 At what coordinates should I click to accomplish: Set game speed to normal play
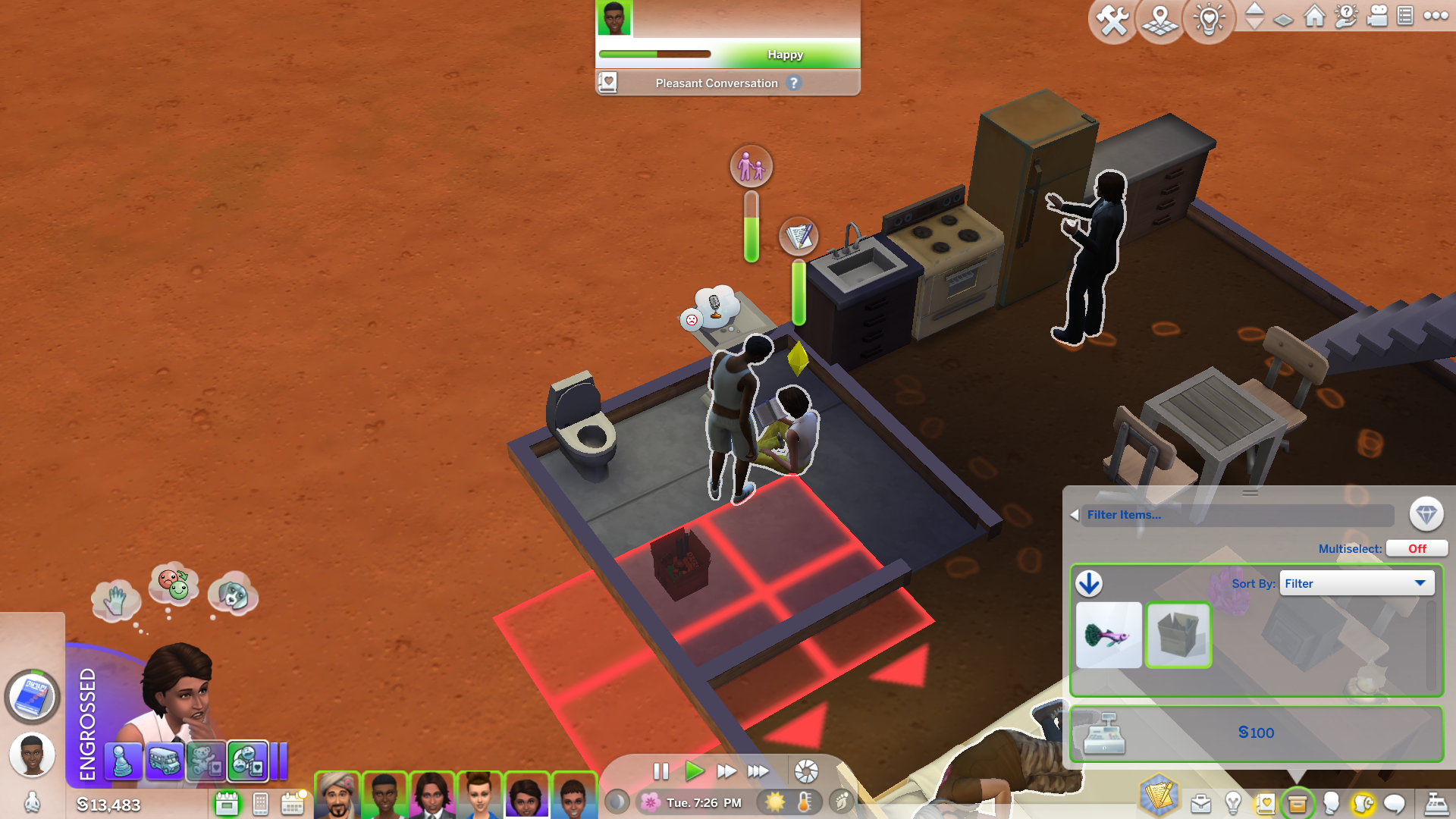point(693,771)
